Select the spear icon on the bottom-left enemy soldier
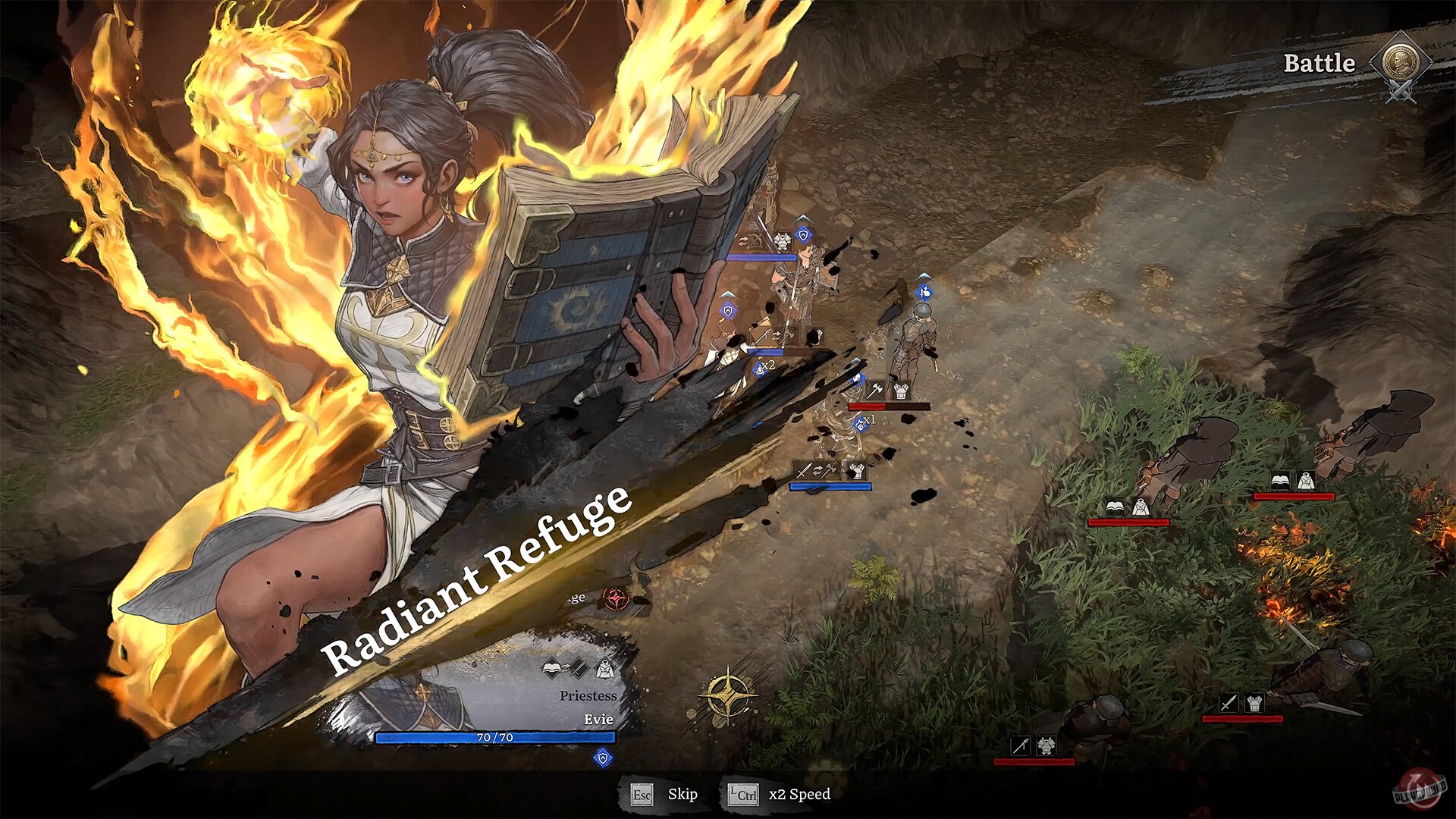The width and height of the screenshot is (1456, 819). pyautogui.click(x=1021, y=746)
